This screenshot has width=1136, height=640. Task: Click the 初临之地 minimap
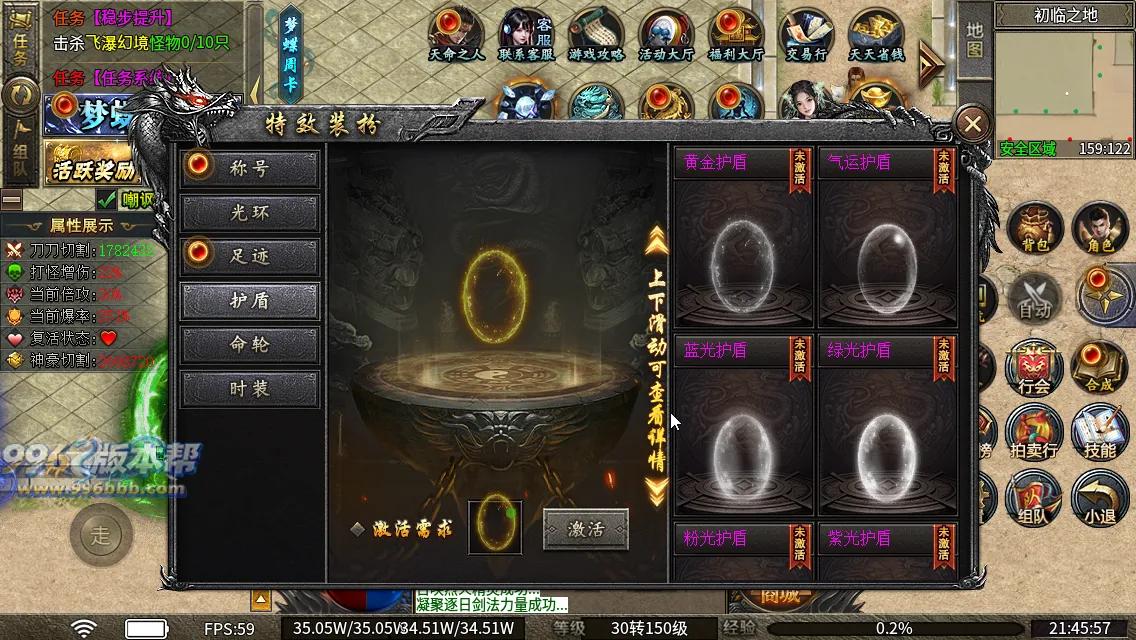pyautogui.click(x=1064, y=85)
